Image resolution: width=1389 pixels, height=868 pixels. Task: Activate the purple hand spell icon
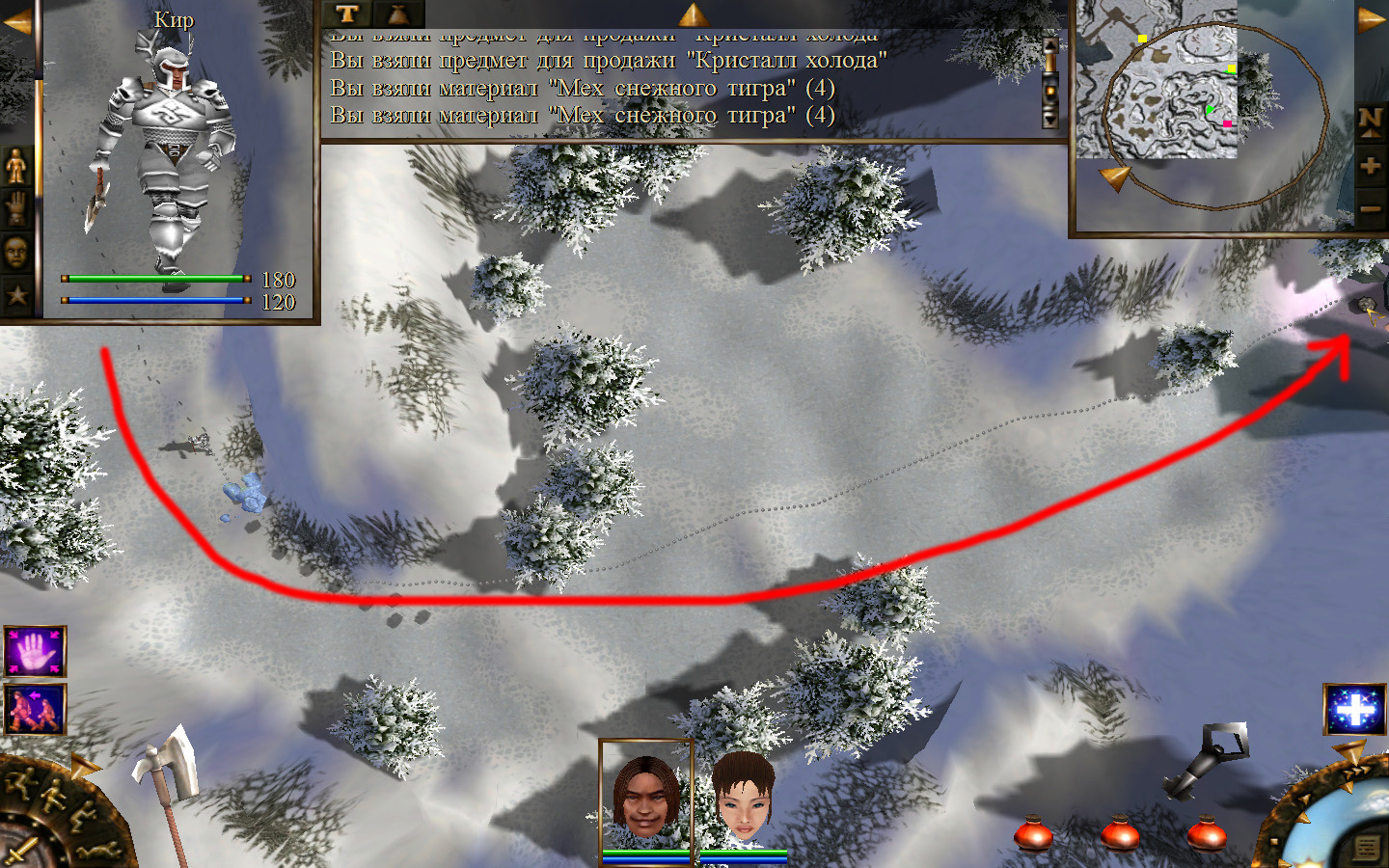[36, 652]
